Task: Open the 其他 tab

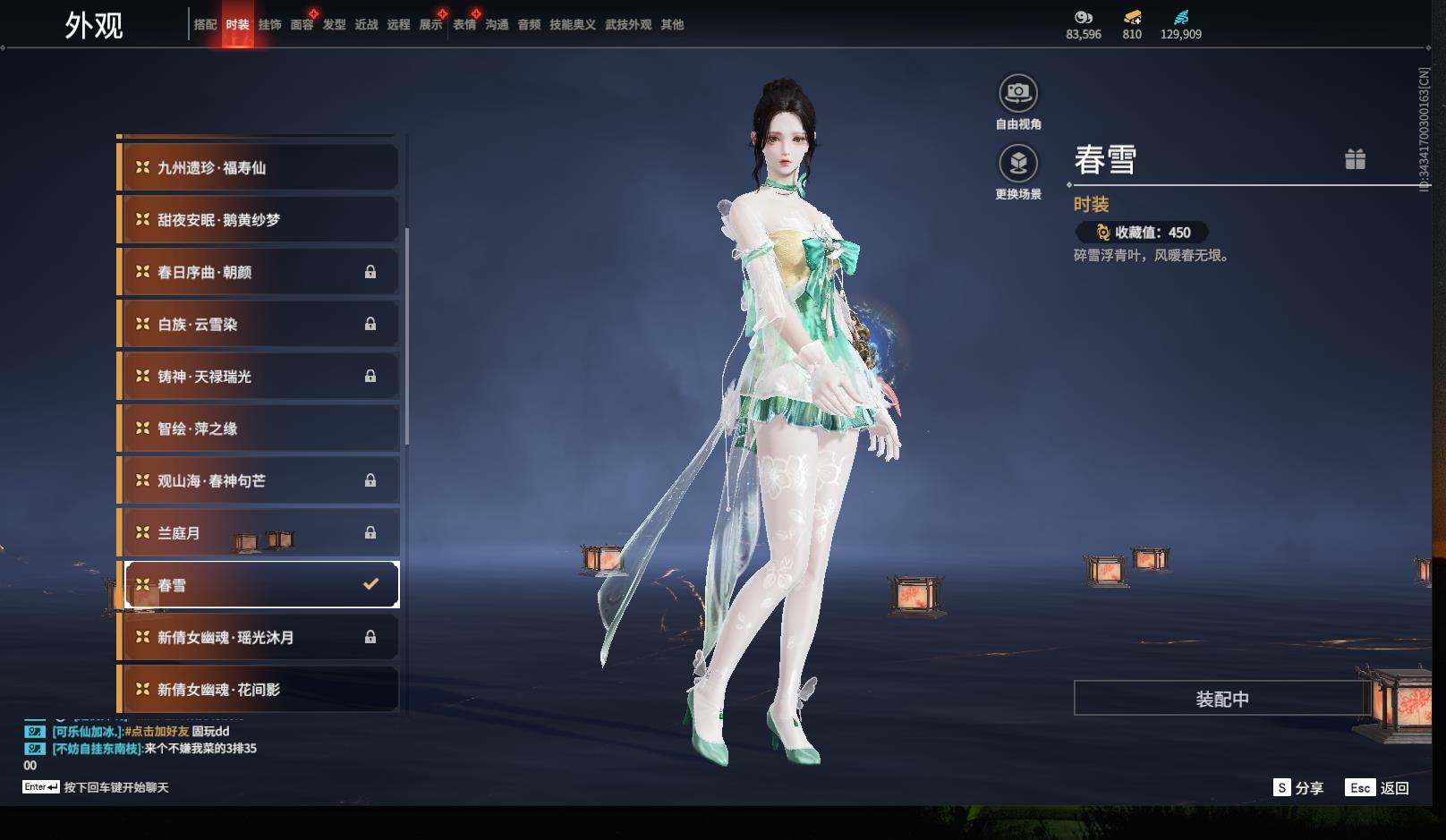Action: click(671, 25)
